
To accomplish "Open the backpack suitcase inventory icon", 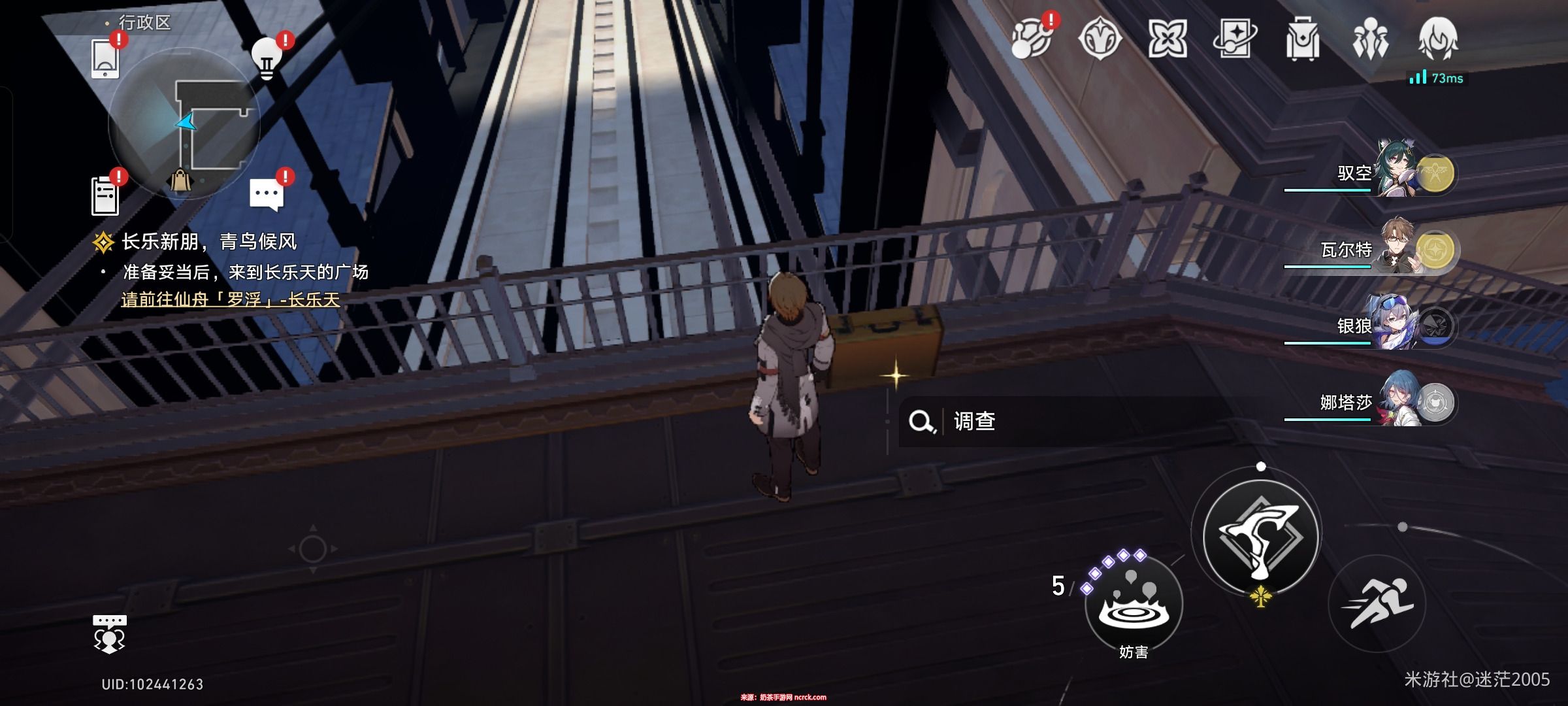I will click(x=1303, y=39).
